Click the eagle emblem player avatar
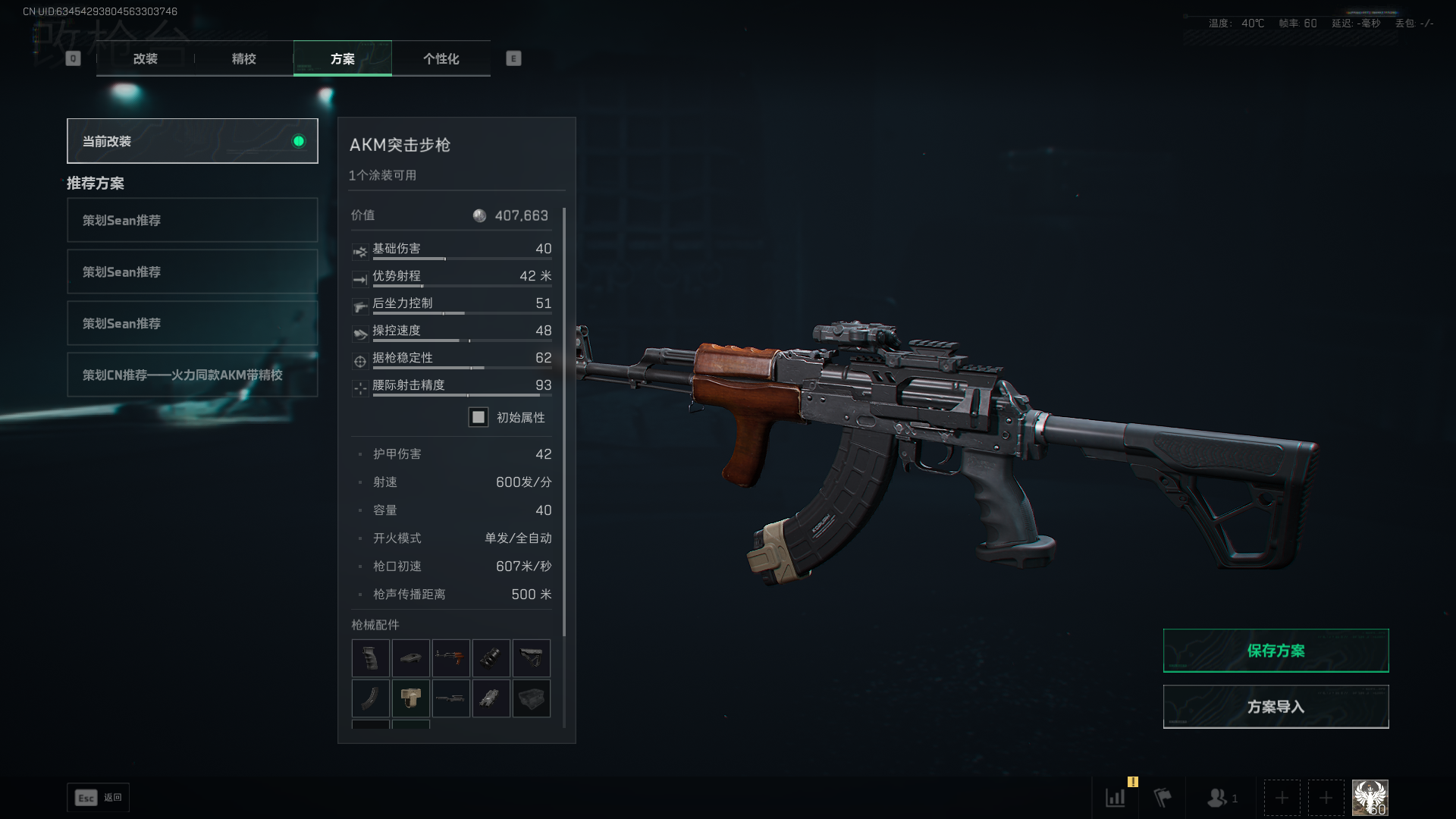 point(1370,798)
